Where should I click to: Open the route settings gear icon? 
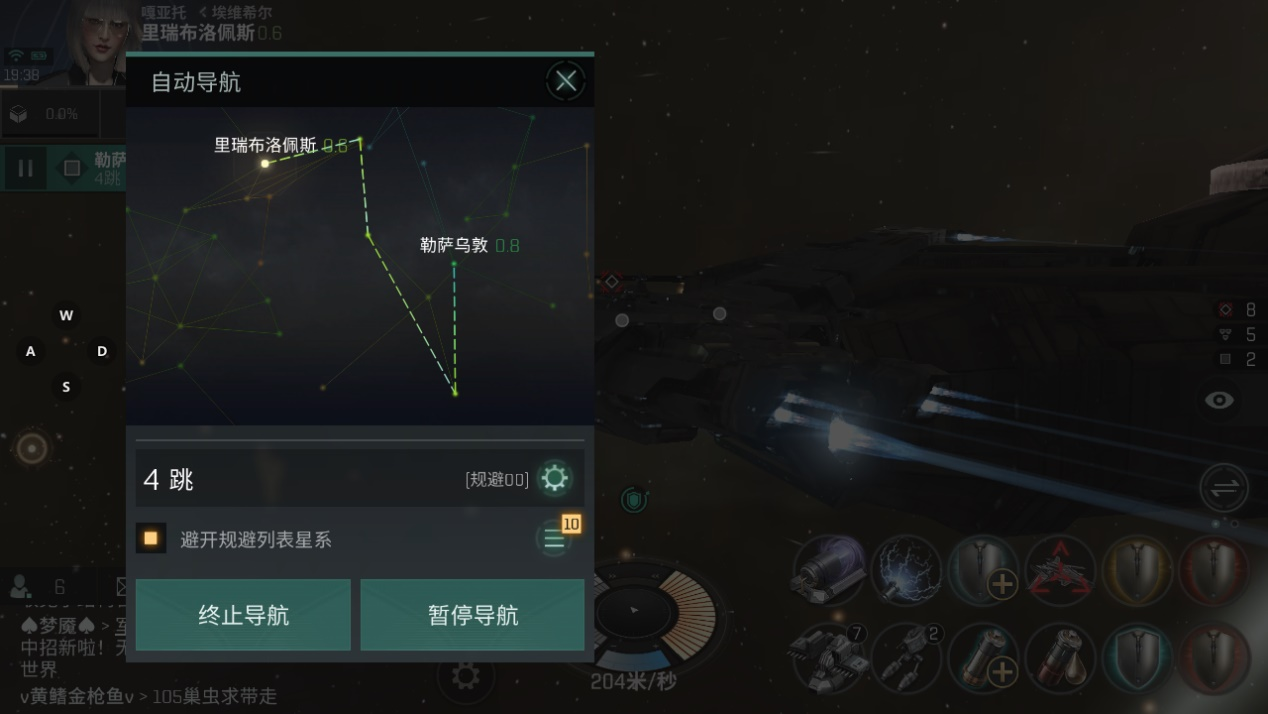point(554,479)
